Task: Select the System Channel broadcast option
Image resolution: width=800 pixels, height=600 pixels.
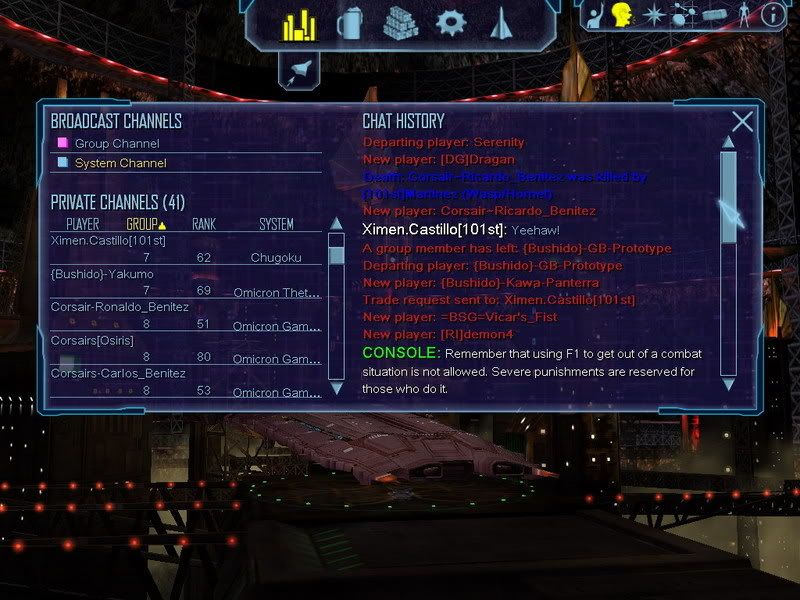Action: pyautogui.click(x=120, y=163)
